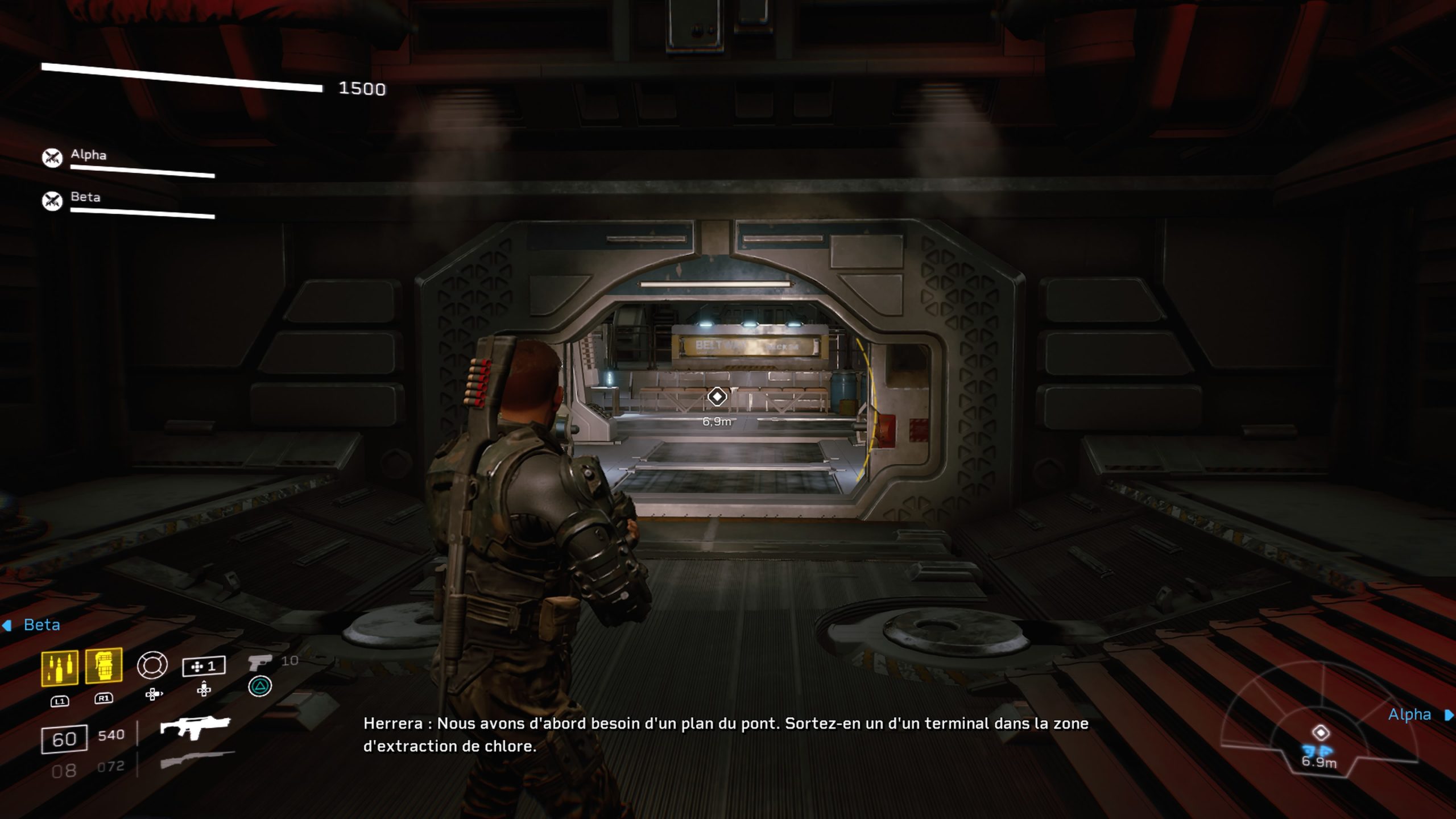
Task: Use the yellow grenade ability
Action: [x=104, y=665]
